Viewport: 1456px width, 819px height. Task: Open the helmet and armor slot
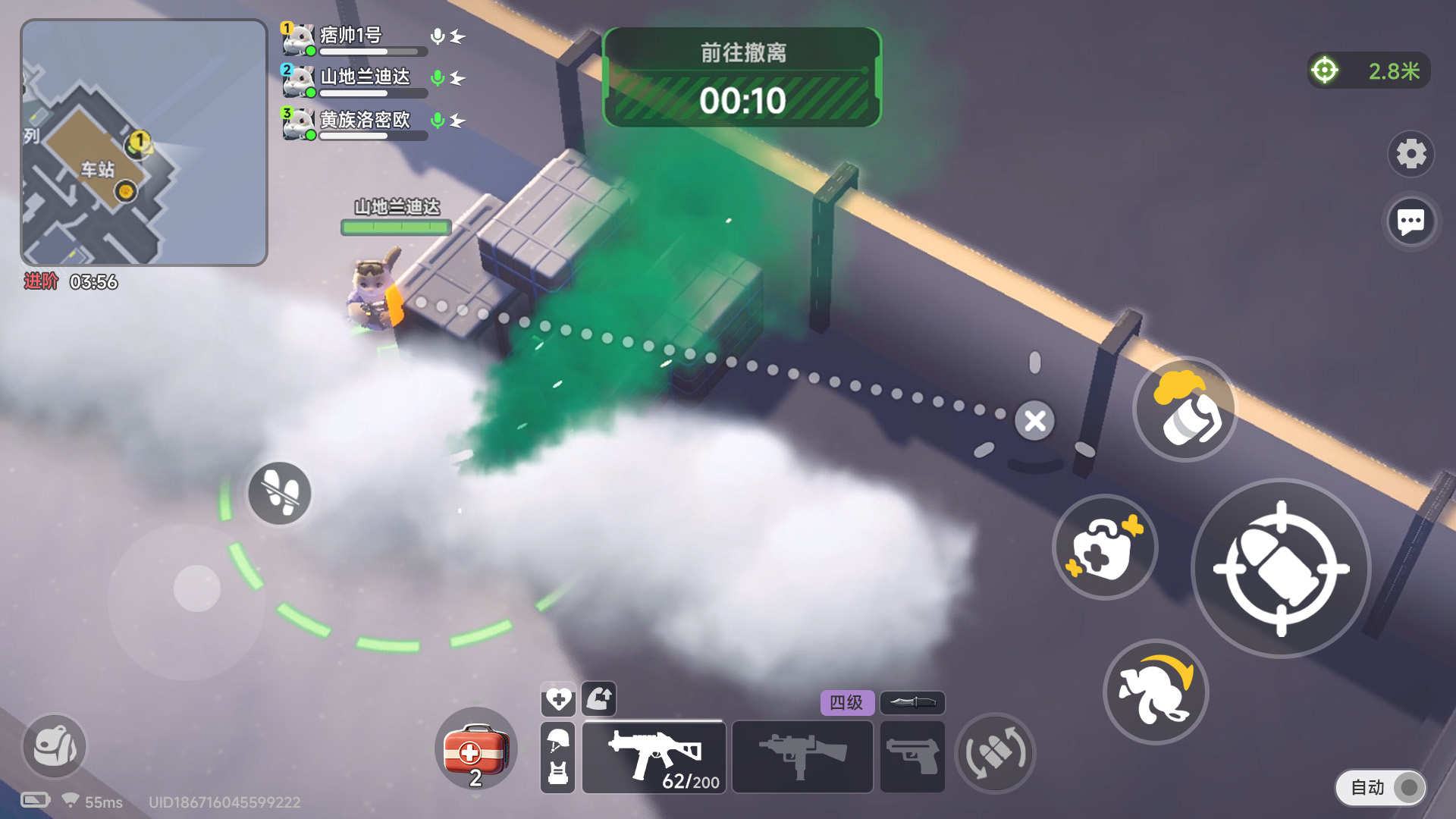[557, 757]
